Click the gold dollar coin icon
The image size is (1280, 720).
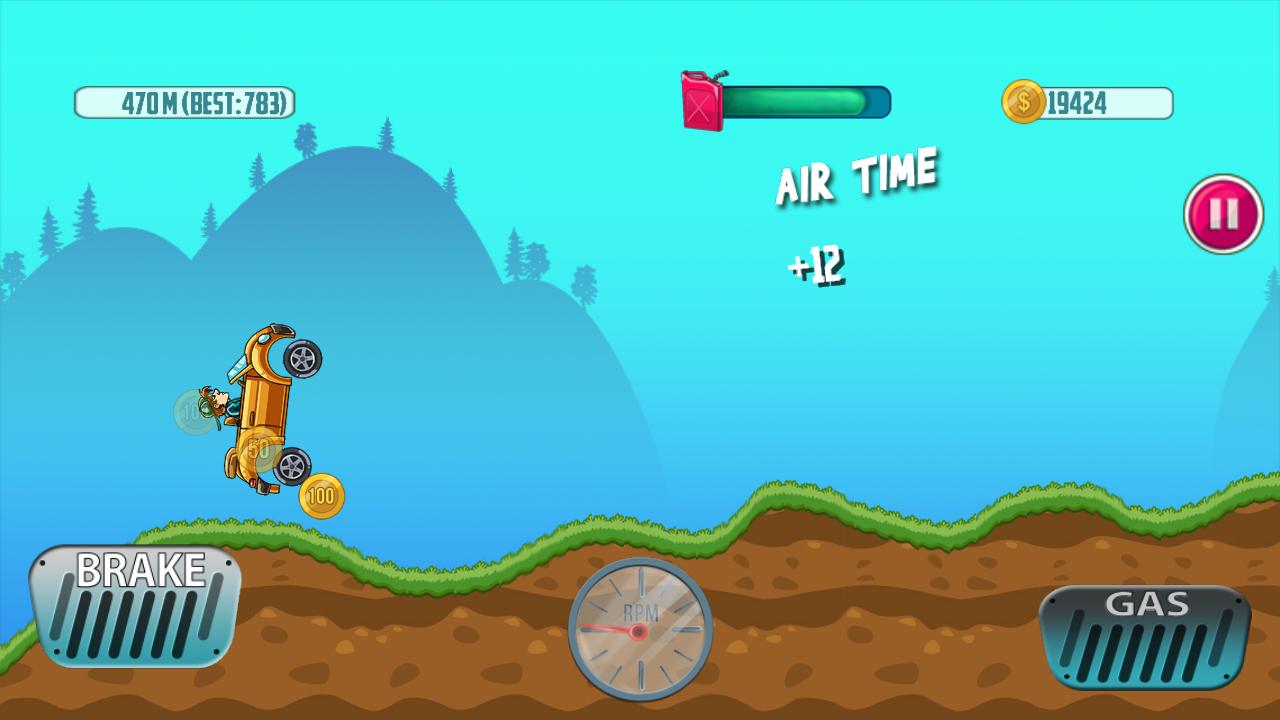click(1022, 99)
